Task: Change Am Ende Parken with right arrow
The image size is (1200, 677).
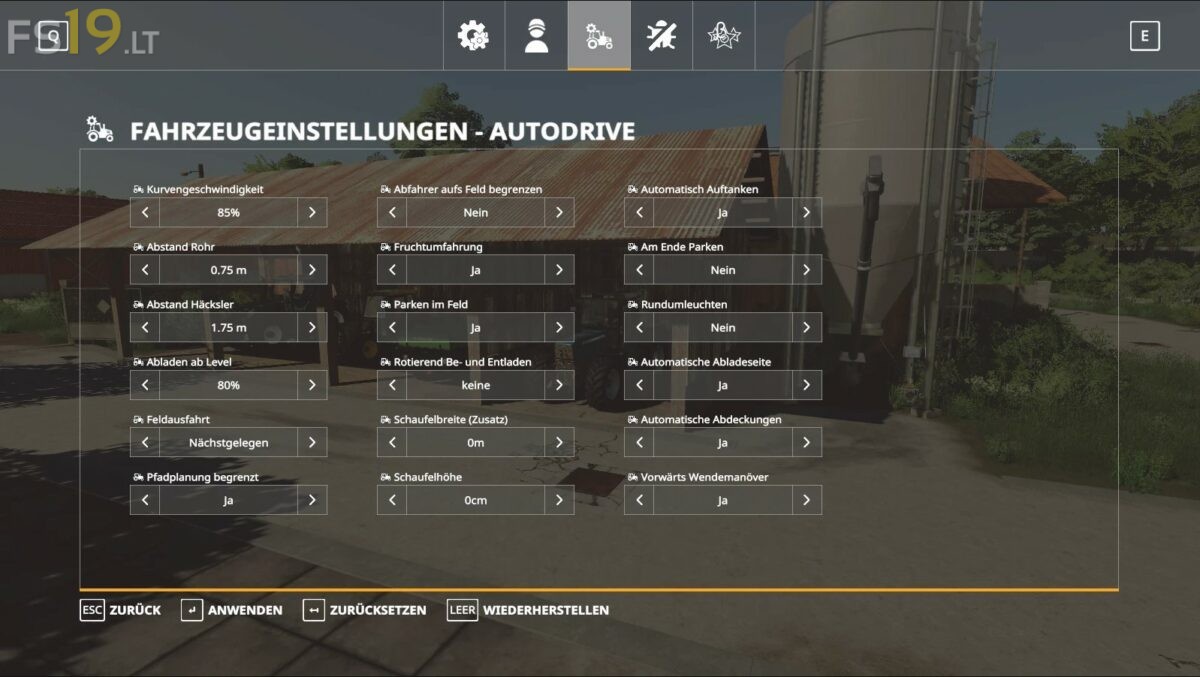Action: pos(806,270)
